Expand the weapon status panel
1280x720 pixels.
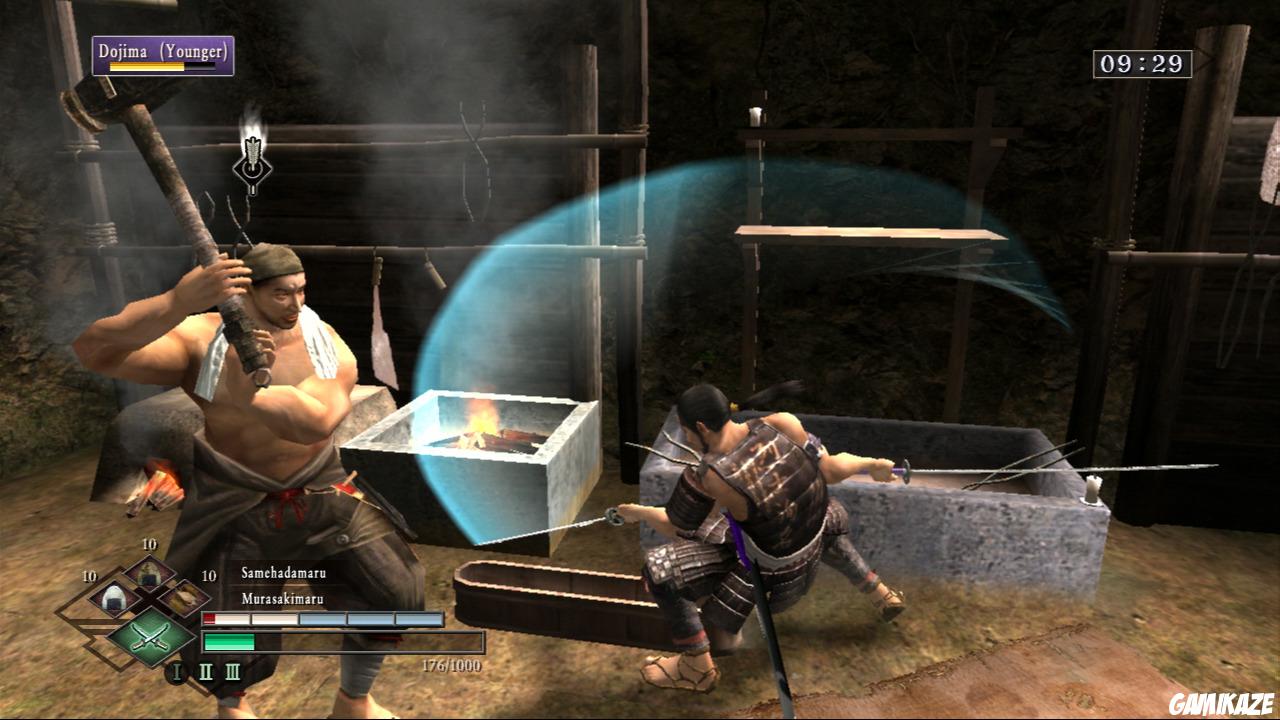point(330,617)
